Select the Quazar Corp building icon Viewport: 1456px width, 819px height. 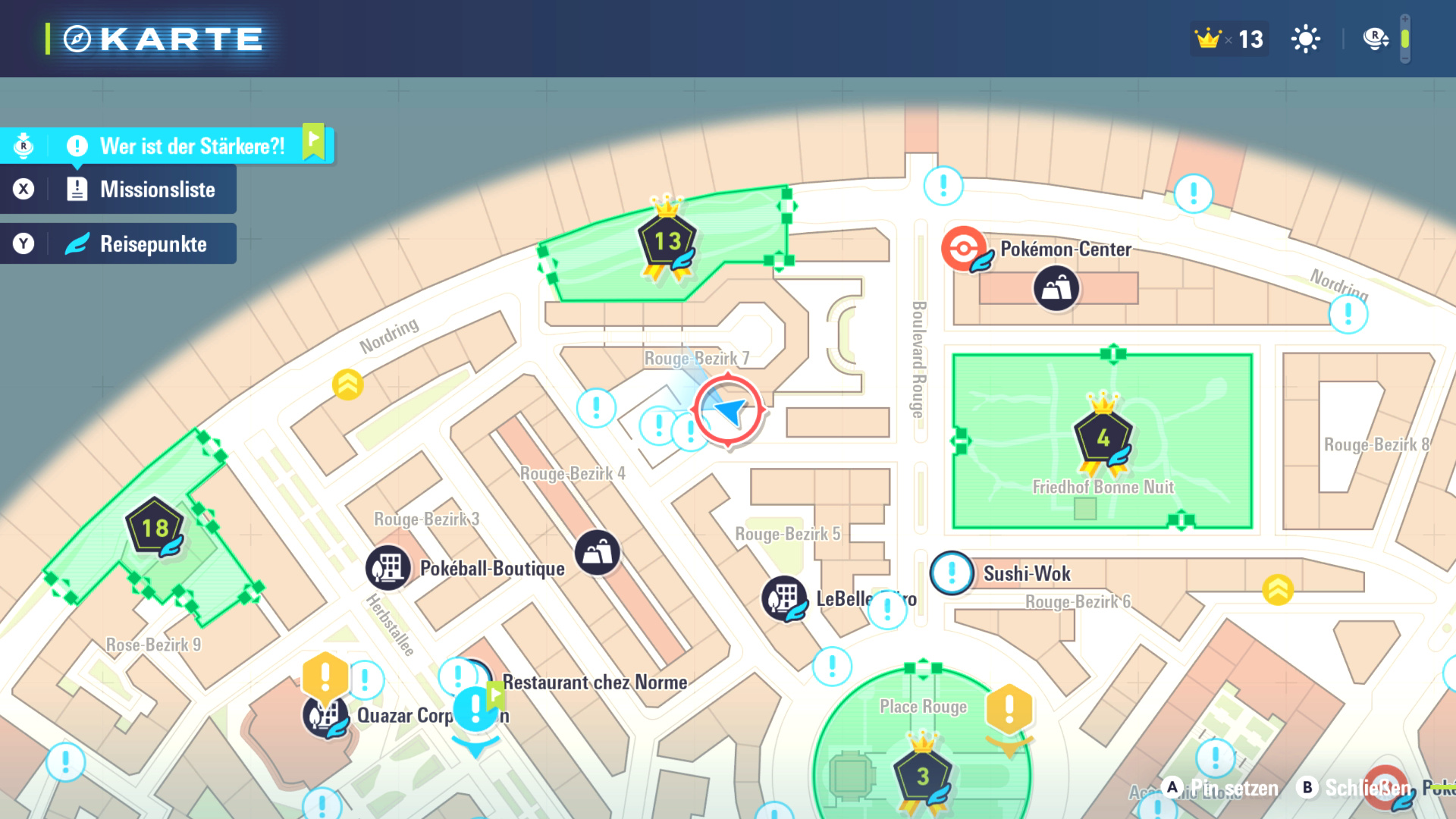point(325,716)
